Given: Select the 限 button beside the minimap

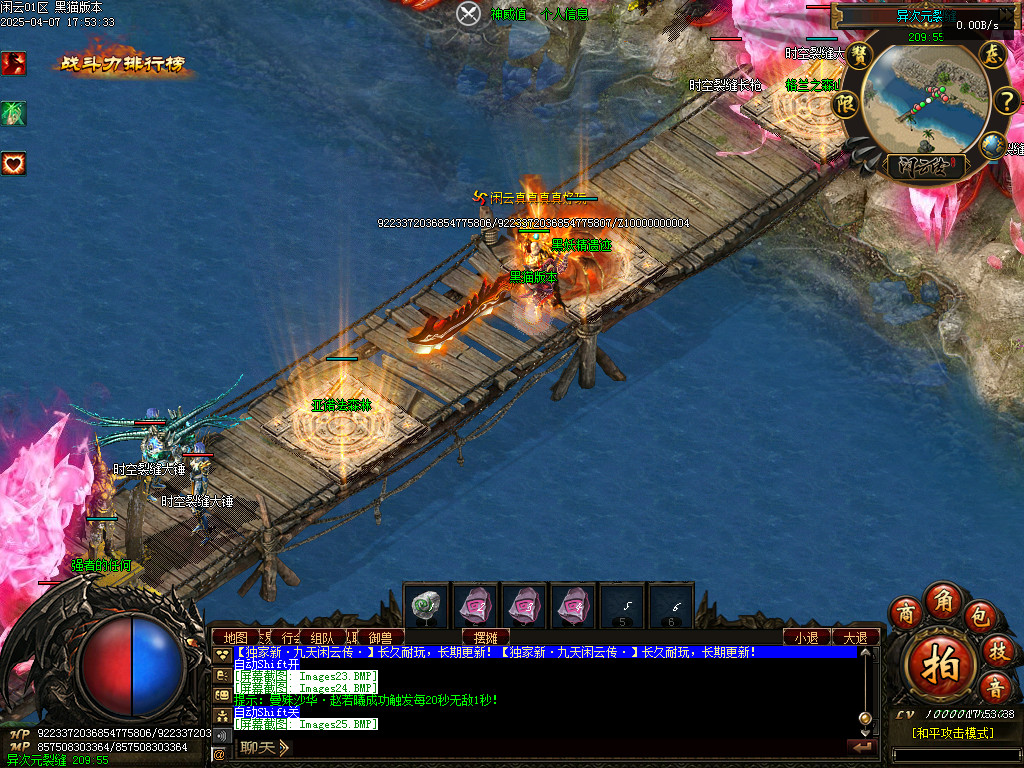Looking at the screenshot, I should [x=847, y=103].
